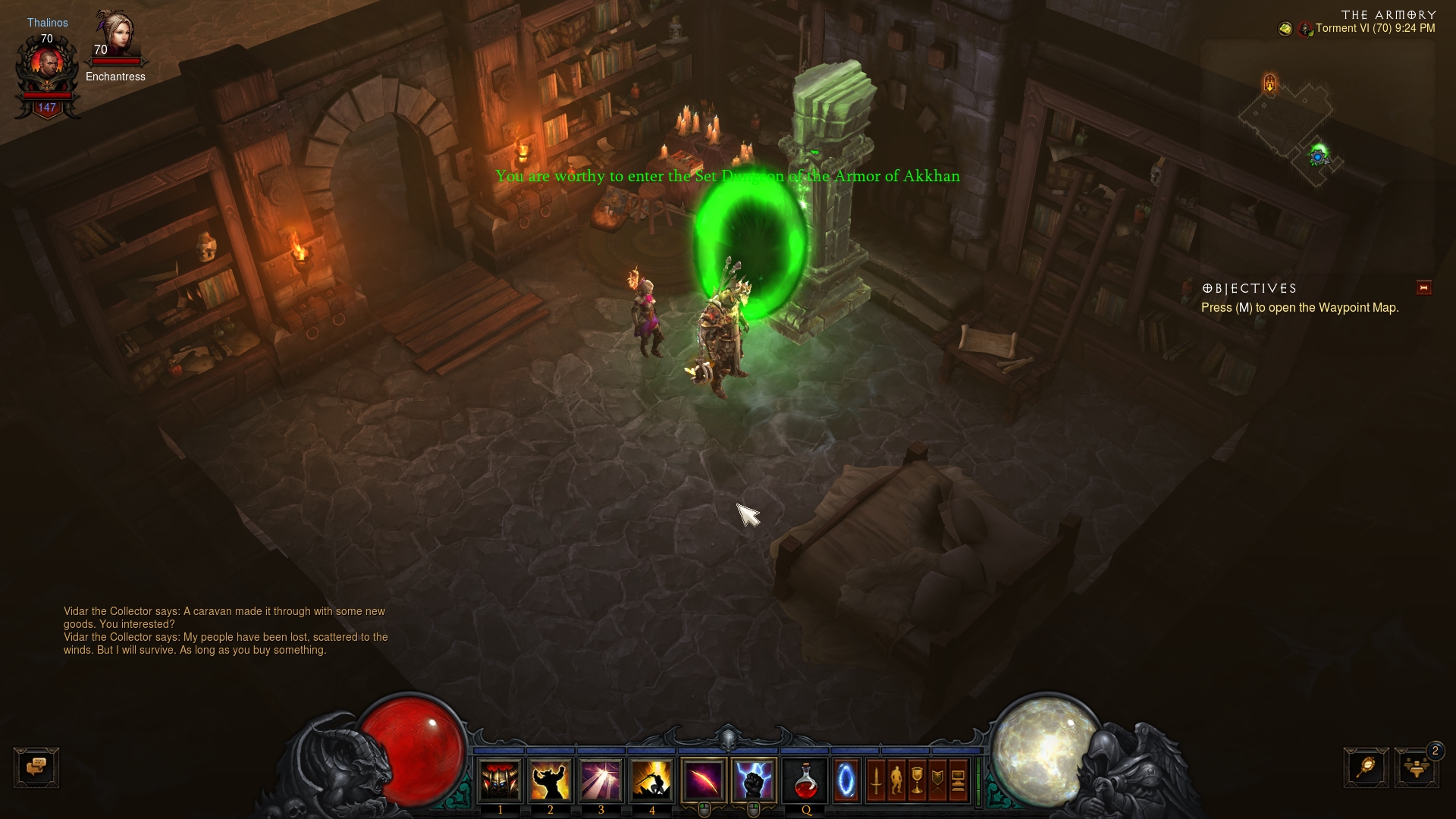Image resolution: width=1456 pixels, height=819 pixels.
Task: Select the red slash primary attack
Action: (704, 780)
